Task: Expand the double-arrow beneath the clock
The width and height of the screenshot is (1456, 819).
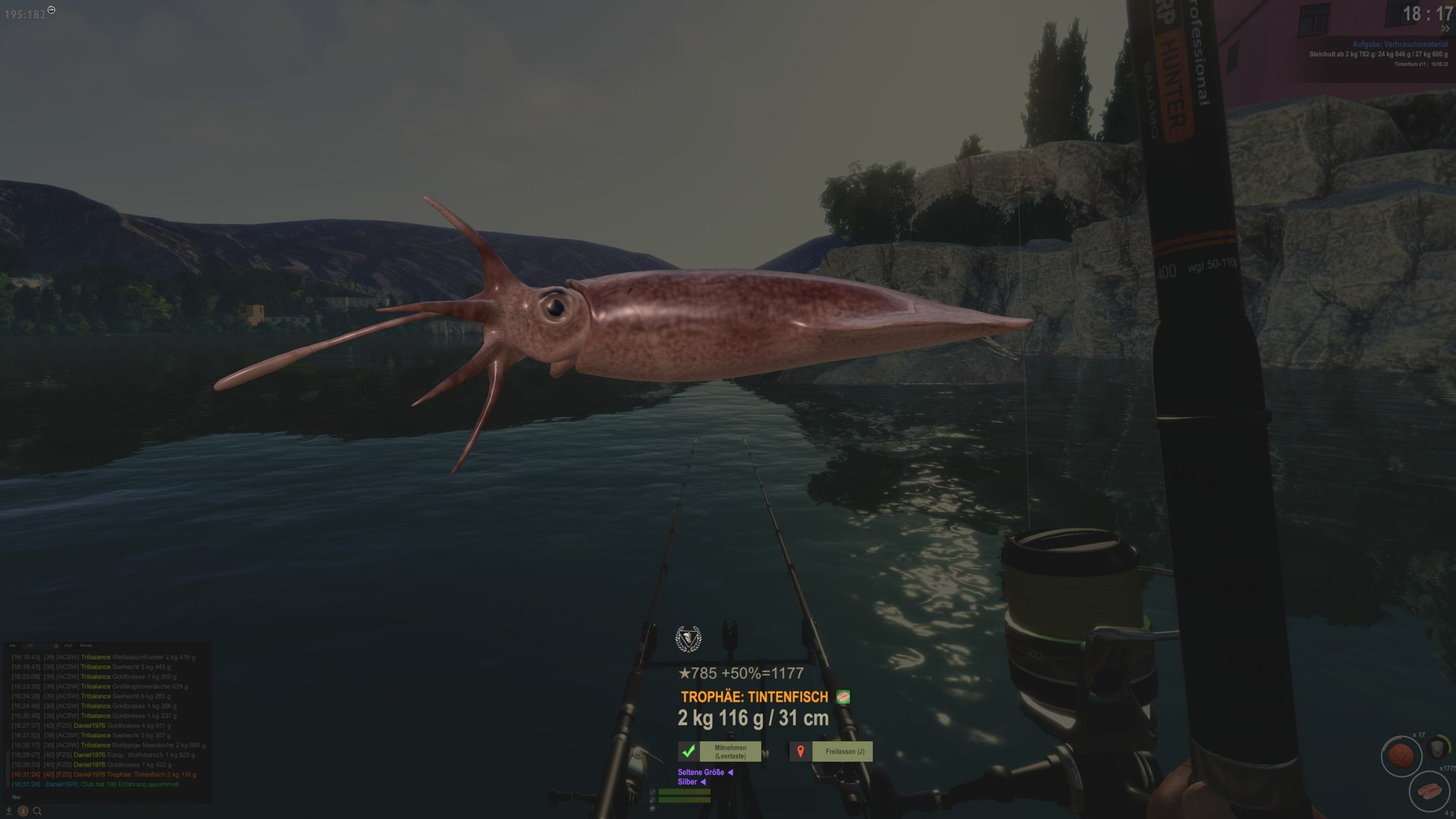Action: click(x=1445, y=29)
